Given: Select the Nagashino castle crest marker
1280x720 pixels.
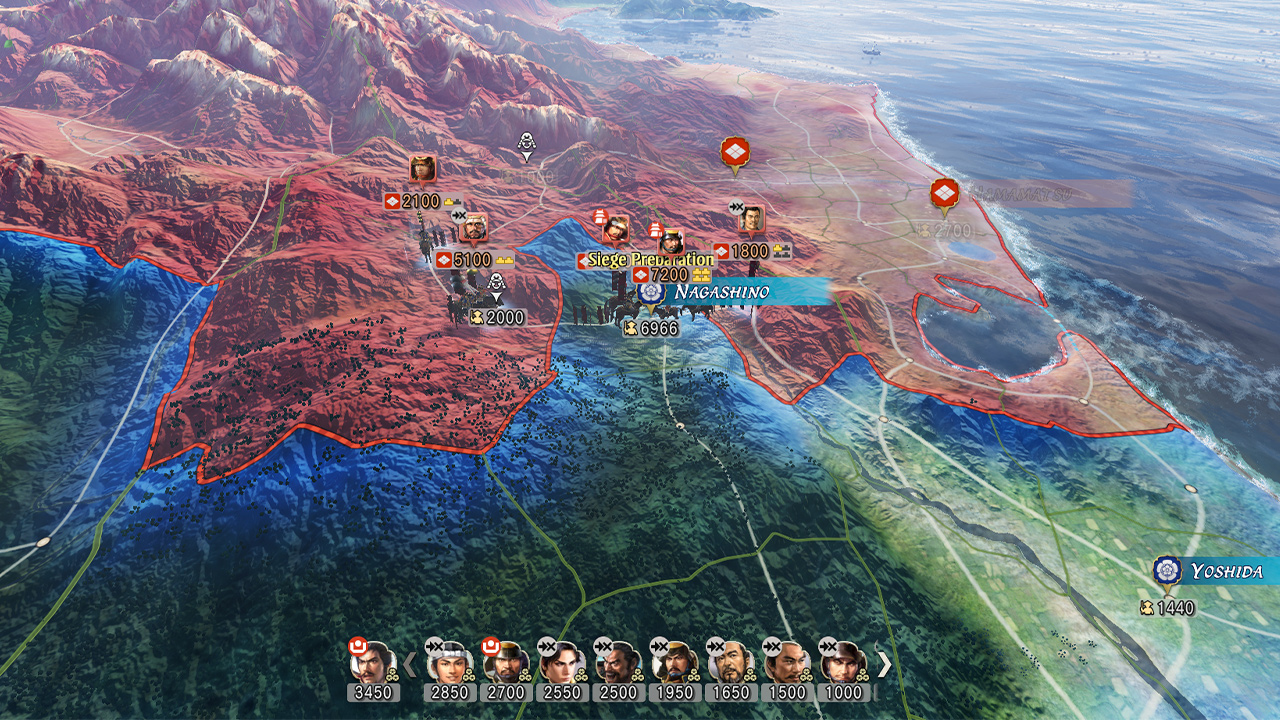Looking at the screenshot, I should (651, 292).
